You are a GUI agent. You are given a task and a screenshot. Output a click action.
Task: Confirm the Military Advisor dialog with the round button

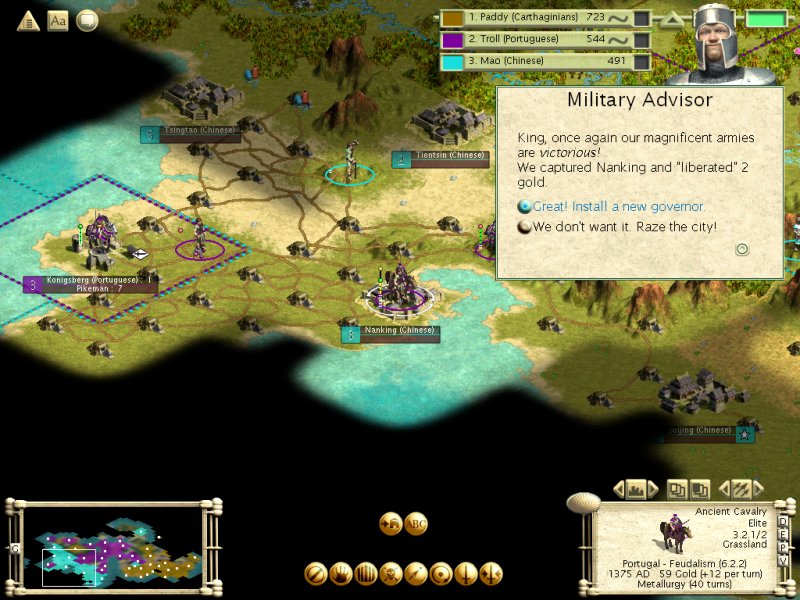click(x=742, y=249)
